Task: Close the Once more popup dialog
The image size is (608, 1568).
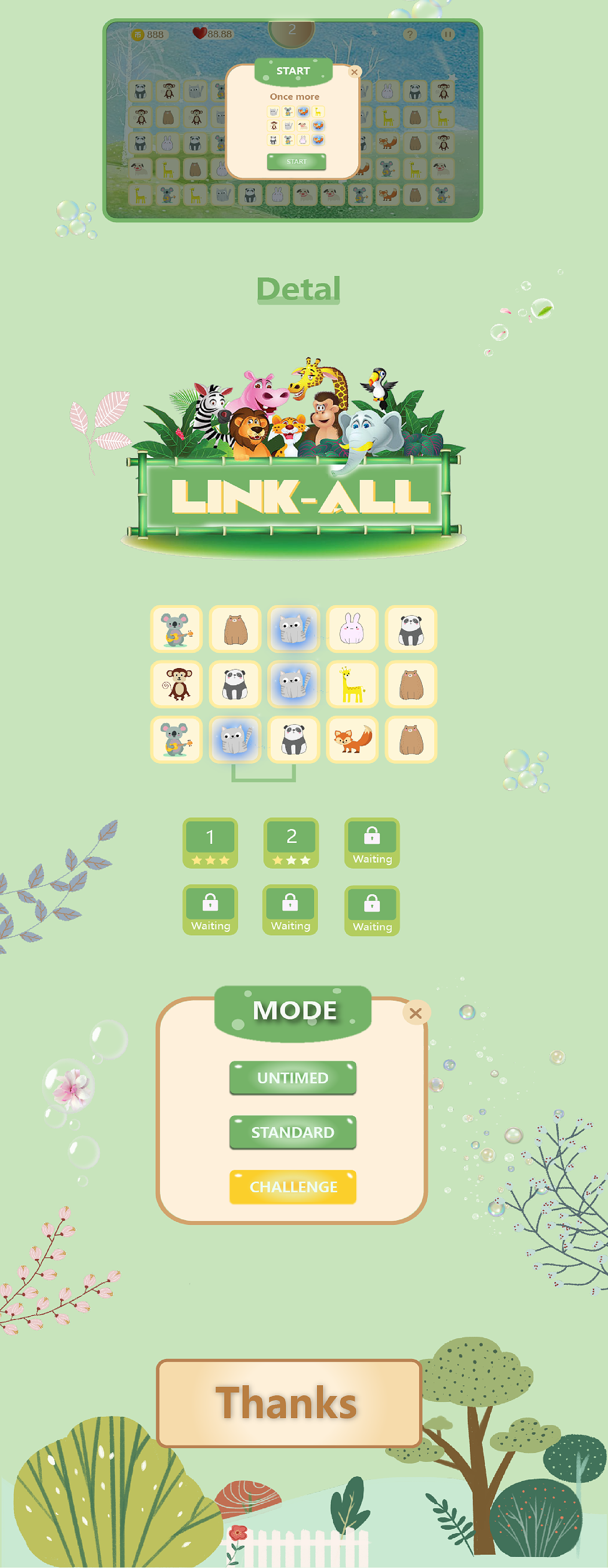Action: (x=355, y=72)
